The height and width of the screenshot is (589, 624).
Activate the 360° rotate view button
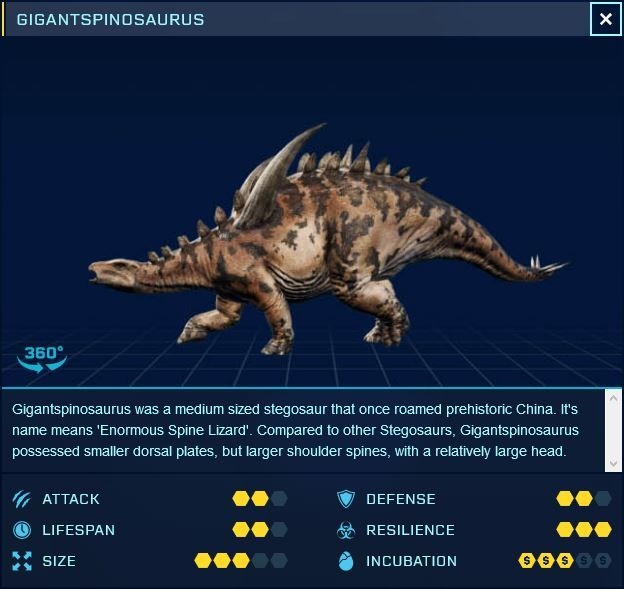click(43, 358)
